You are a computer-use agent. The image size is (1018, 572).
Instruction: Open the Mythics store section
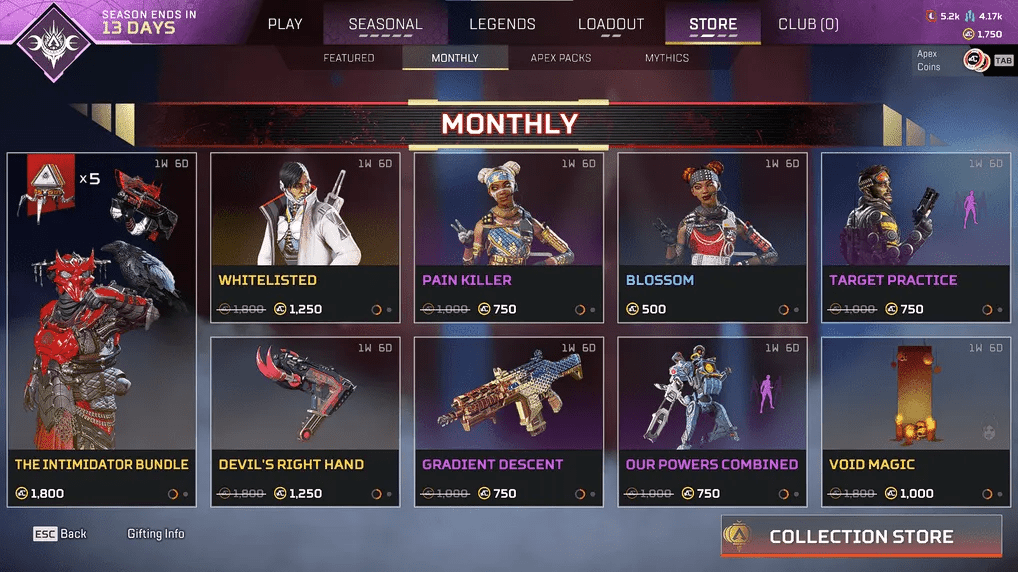coord(667,58)
